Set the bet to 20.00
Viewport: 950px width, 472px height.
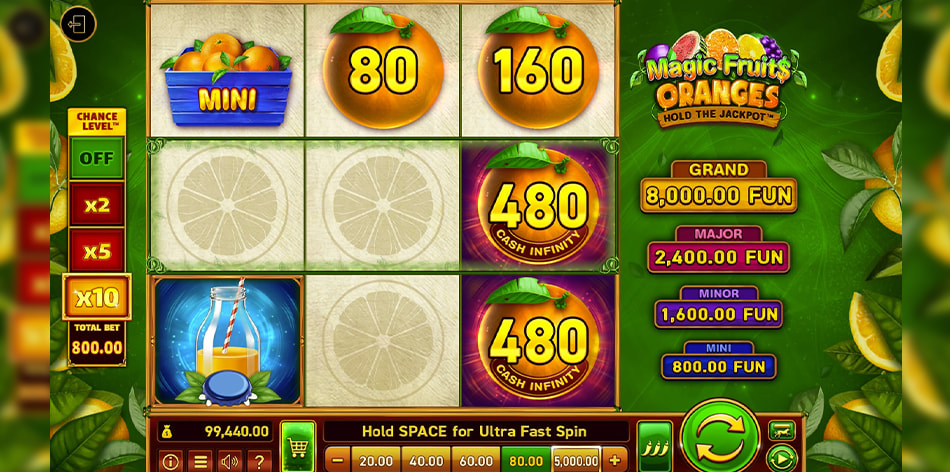376,460
